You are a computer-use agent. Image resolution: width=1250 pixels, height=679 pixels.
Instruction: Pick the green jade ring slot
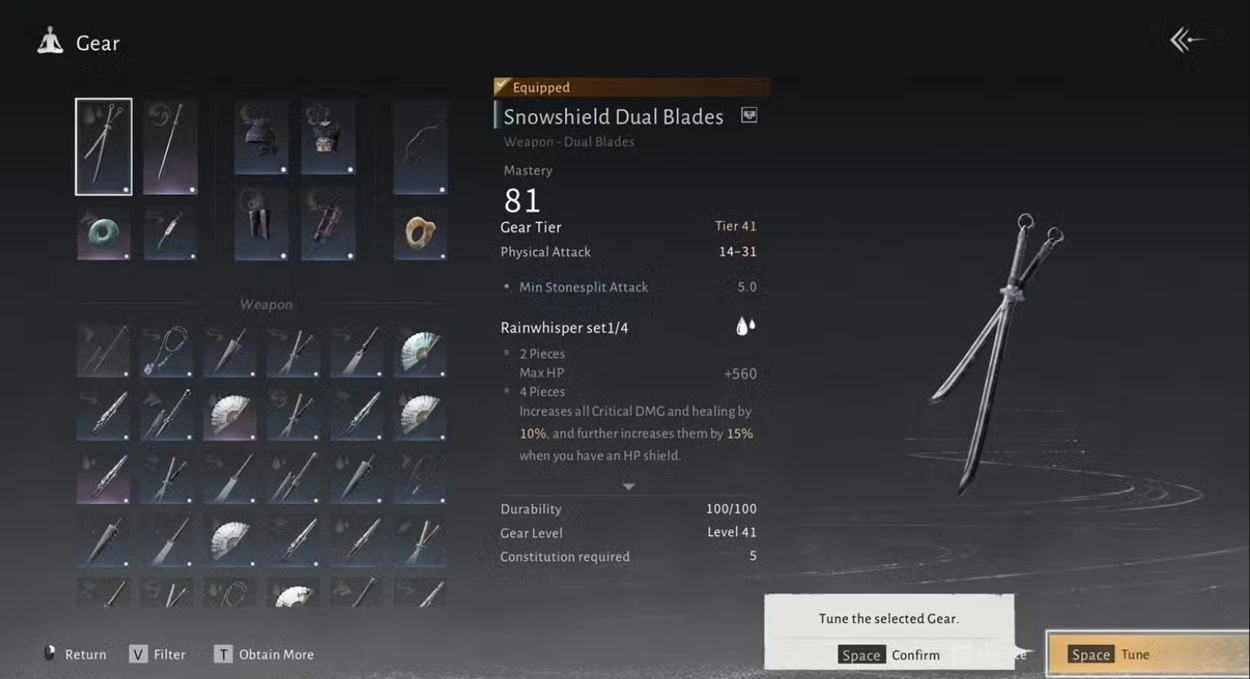[103, 233]
